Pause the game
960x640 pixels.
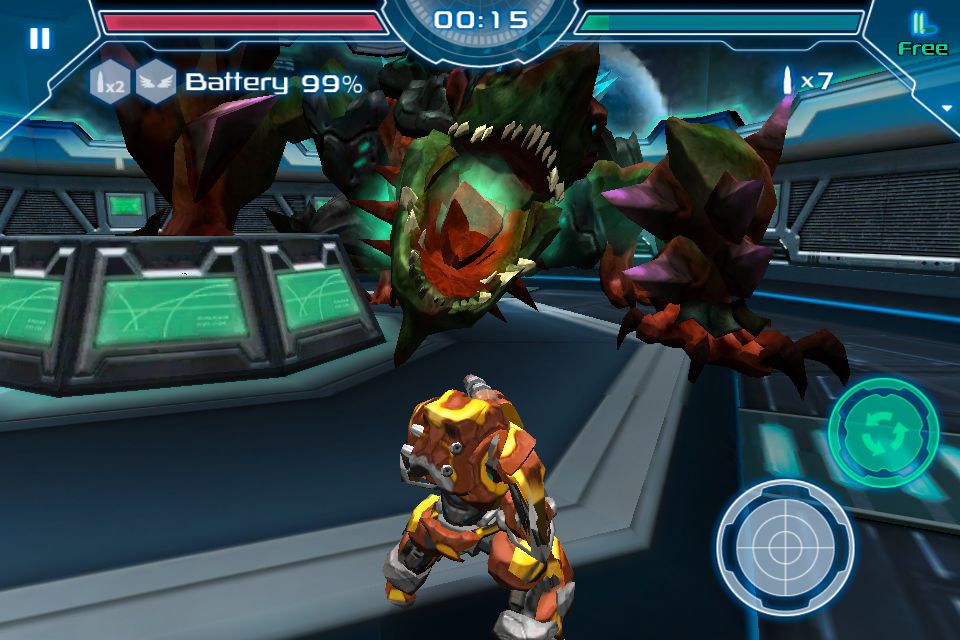pyautogui.click(x=39, y=38)
